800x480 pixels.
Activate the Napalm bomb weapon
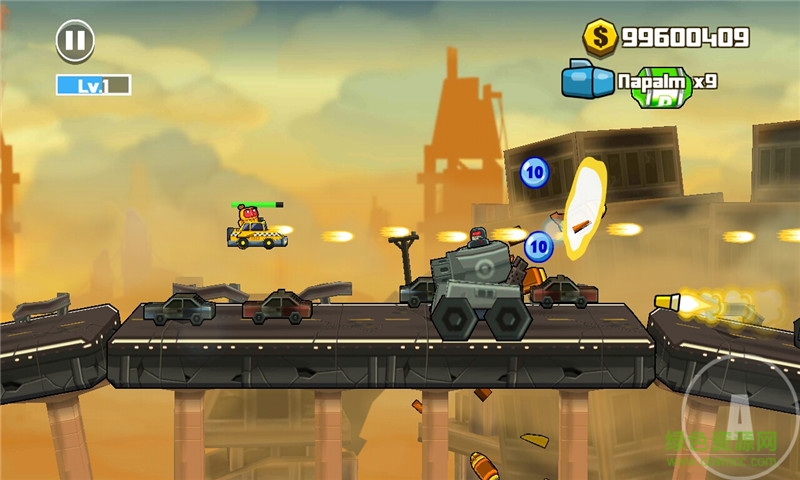click(x=588, y=80)
